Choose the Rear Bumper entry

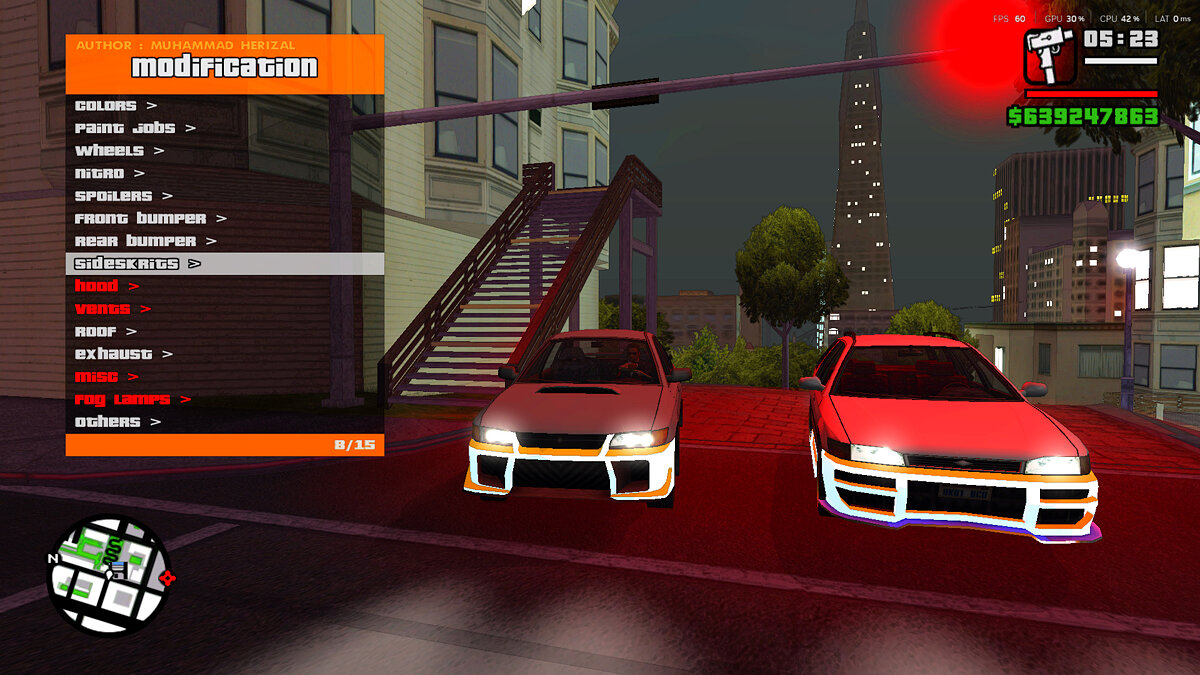(x=145, y=241)
